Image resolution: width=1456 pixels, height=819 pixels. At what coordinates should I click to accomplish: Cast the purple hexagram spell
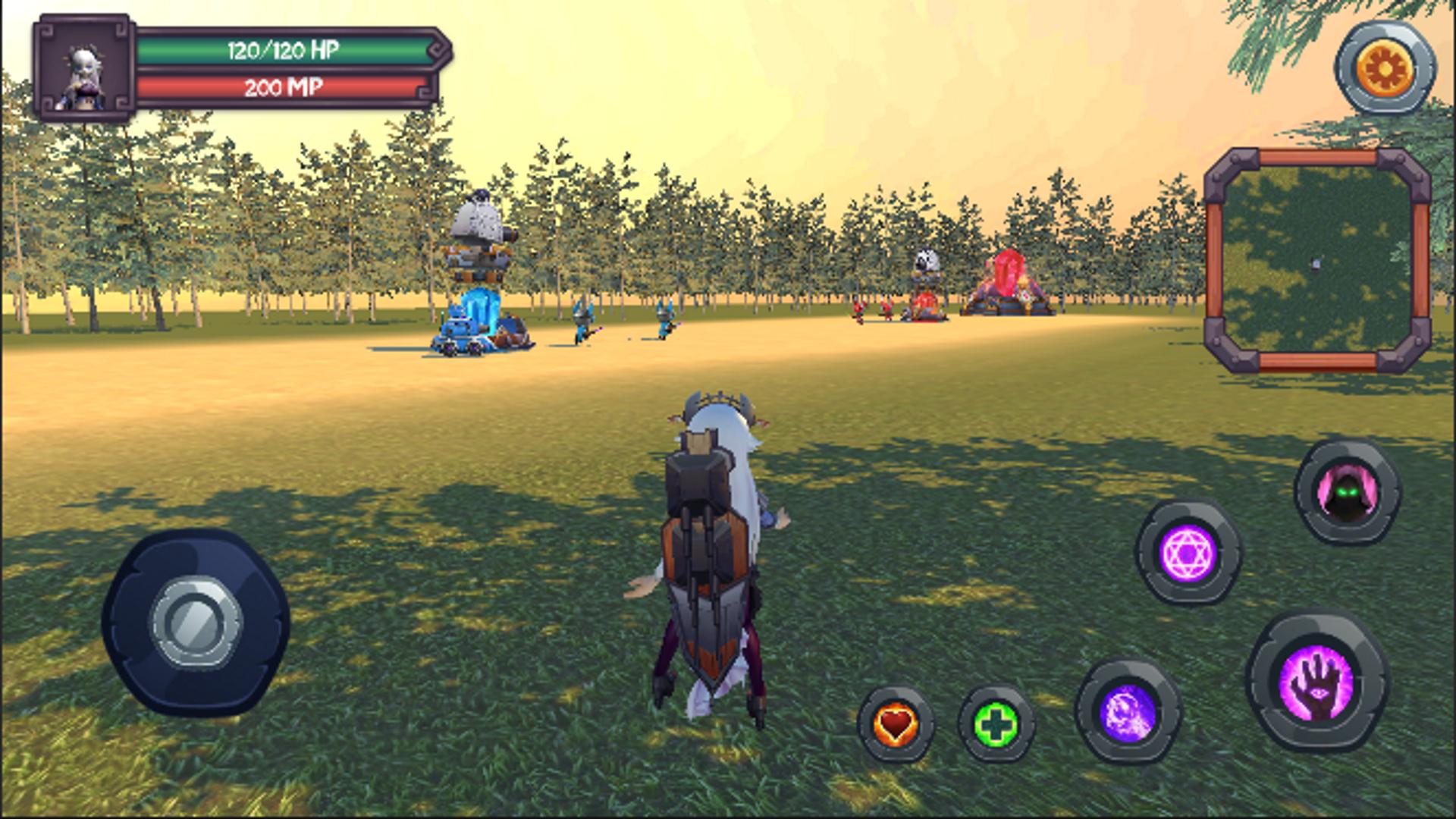(x=1188, y=551)
